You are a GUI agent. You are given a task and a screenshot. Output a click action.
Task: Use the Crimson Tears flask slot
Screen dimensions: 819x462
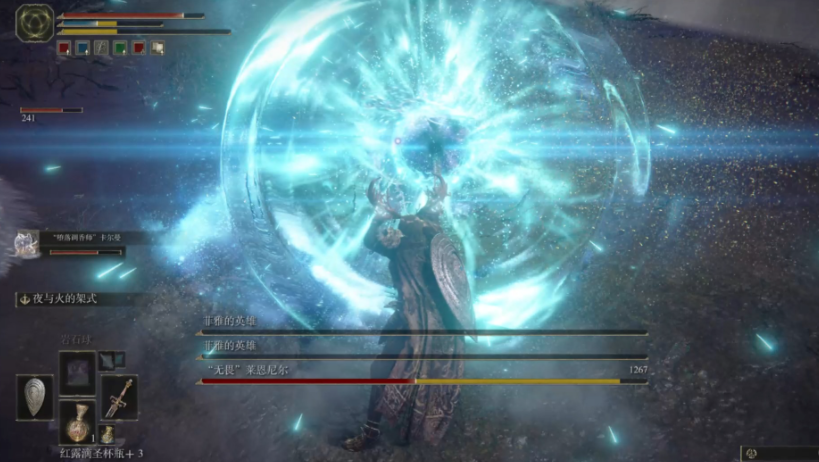(77, 422)
